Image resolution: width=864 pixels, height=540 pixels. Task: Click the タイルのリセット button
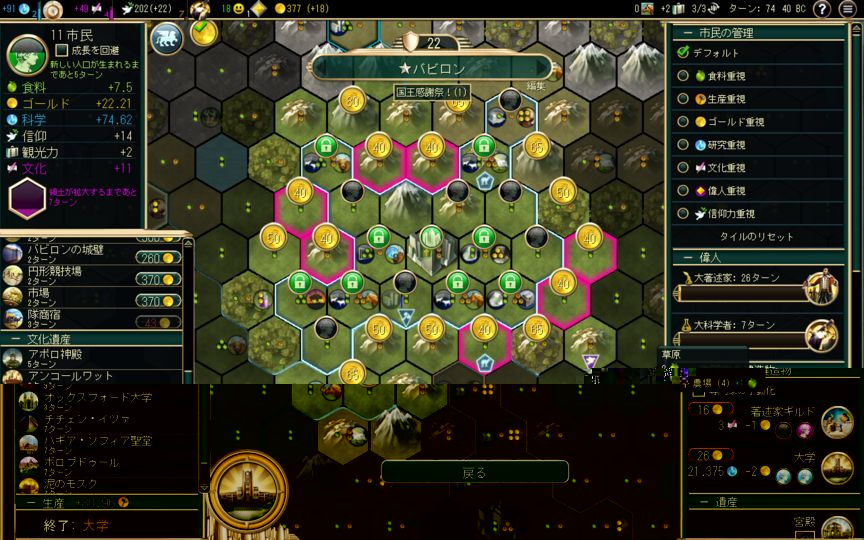click(757, 237)
